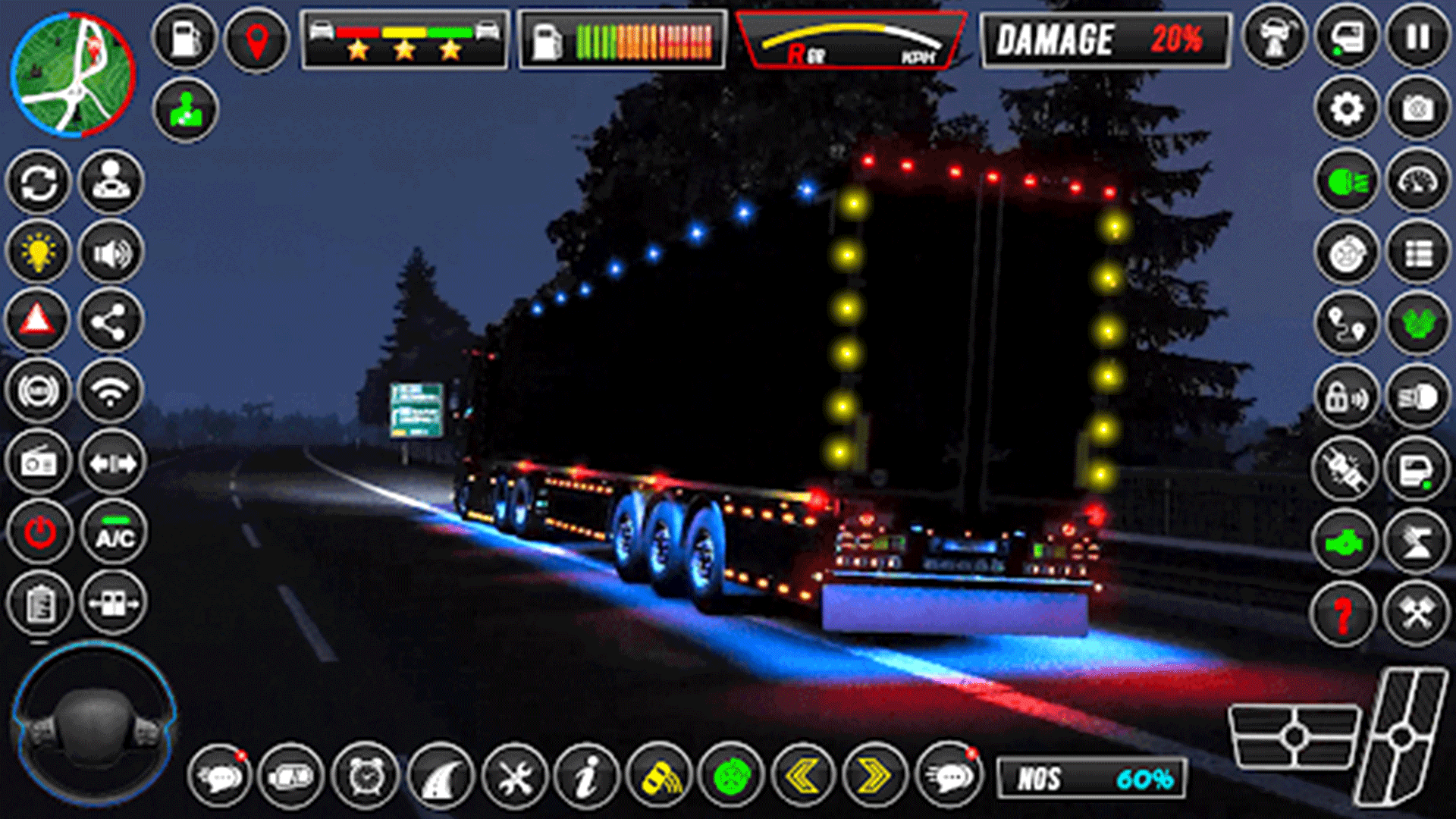Expand the right yellow chevron arrows
The image size is (1456, 819).
coord(876,774)
